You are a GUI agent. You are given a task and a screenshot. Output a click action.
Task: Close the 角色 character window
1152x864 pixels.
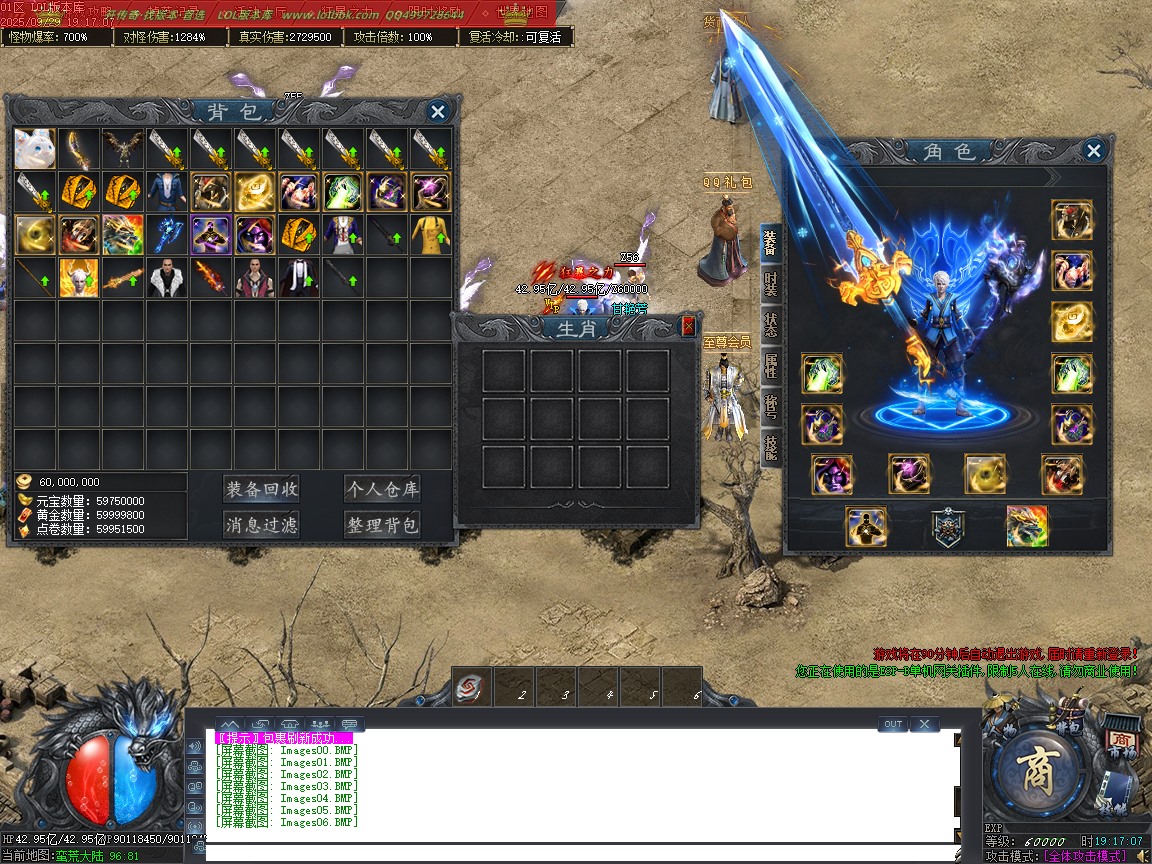[x=1094, y=151]
